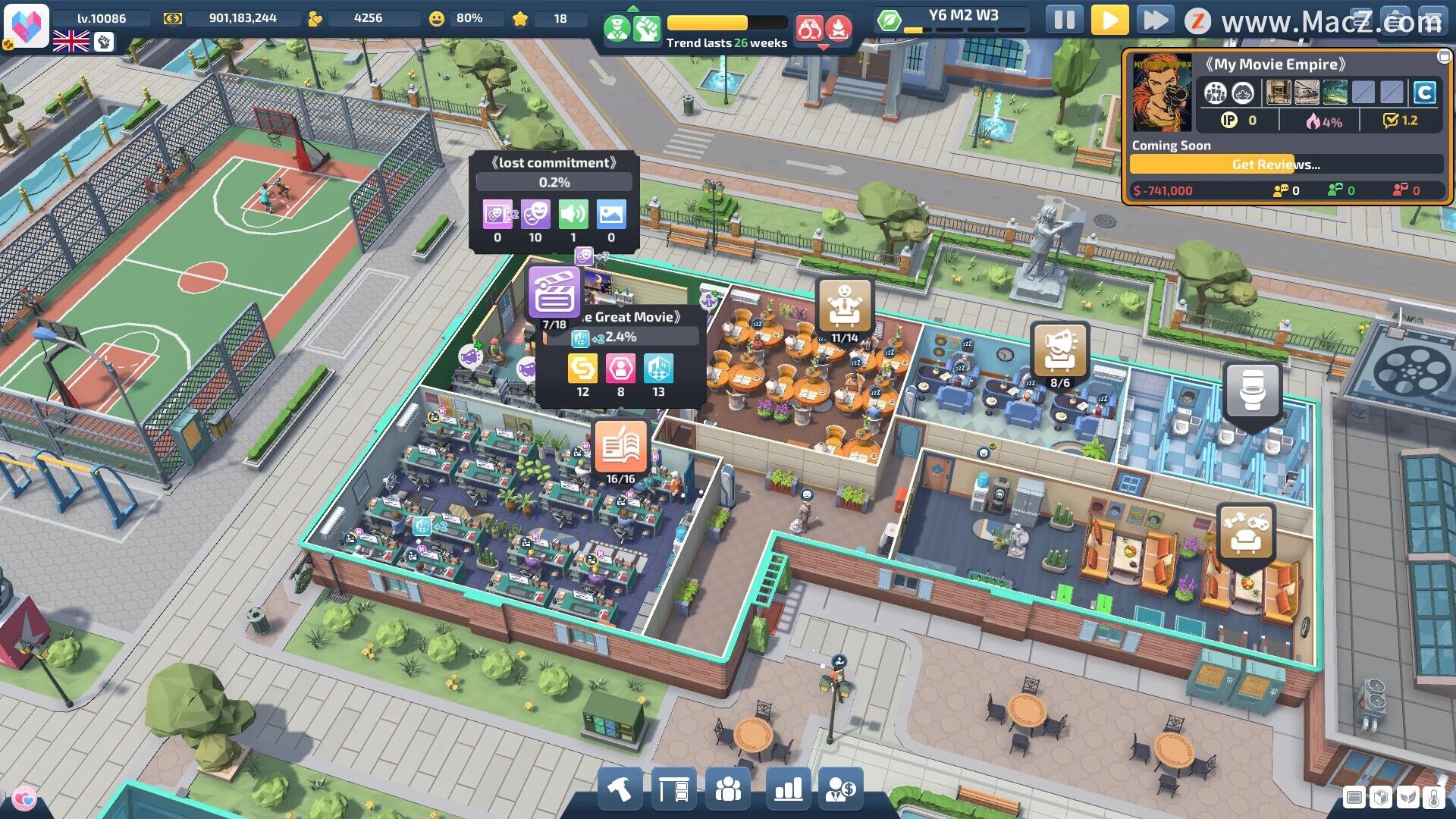The width and height of the screenshot is (1456, 819).
Task: Show the bar chart statistics panel
Action: pos(788,790)
